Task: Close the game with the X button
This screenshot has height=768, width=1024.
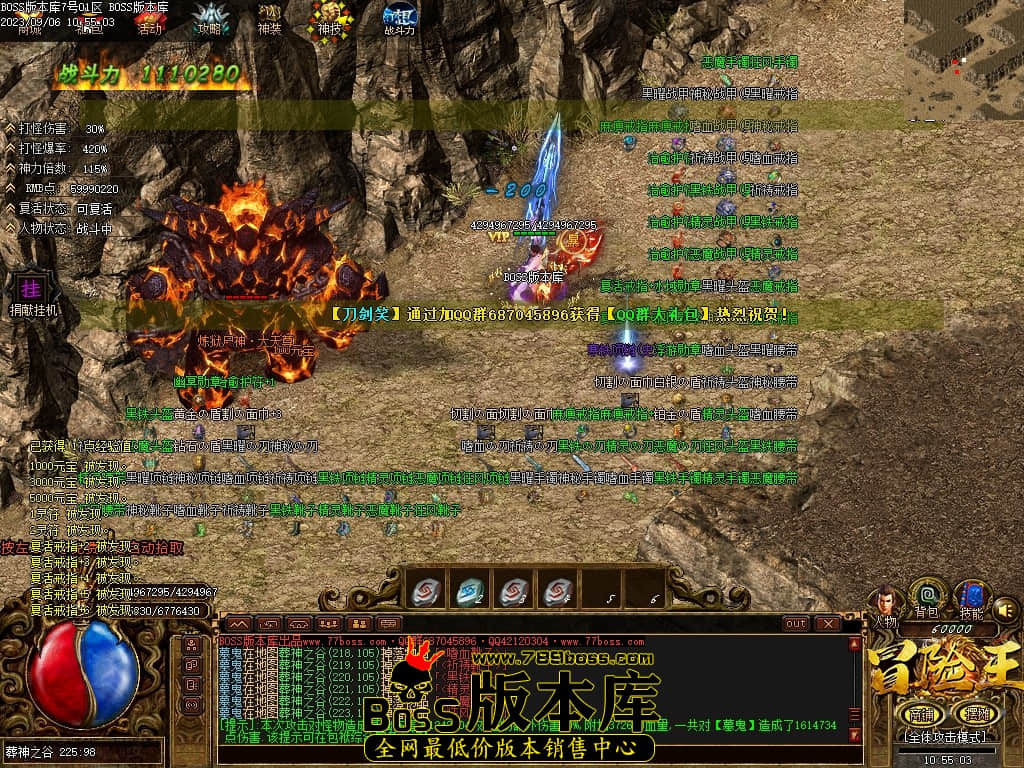Action: (x=827, y=623)
